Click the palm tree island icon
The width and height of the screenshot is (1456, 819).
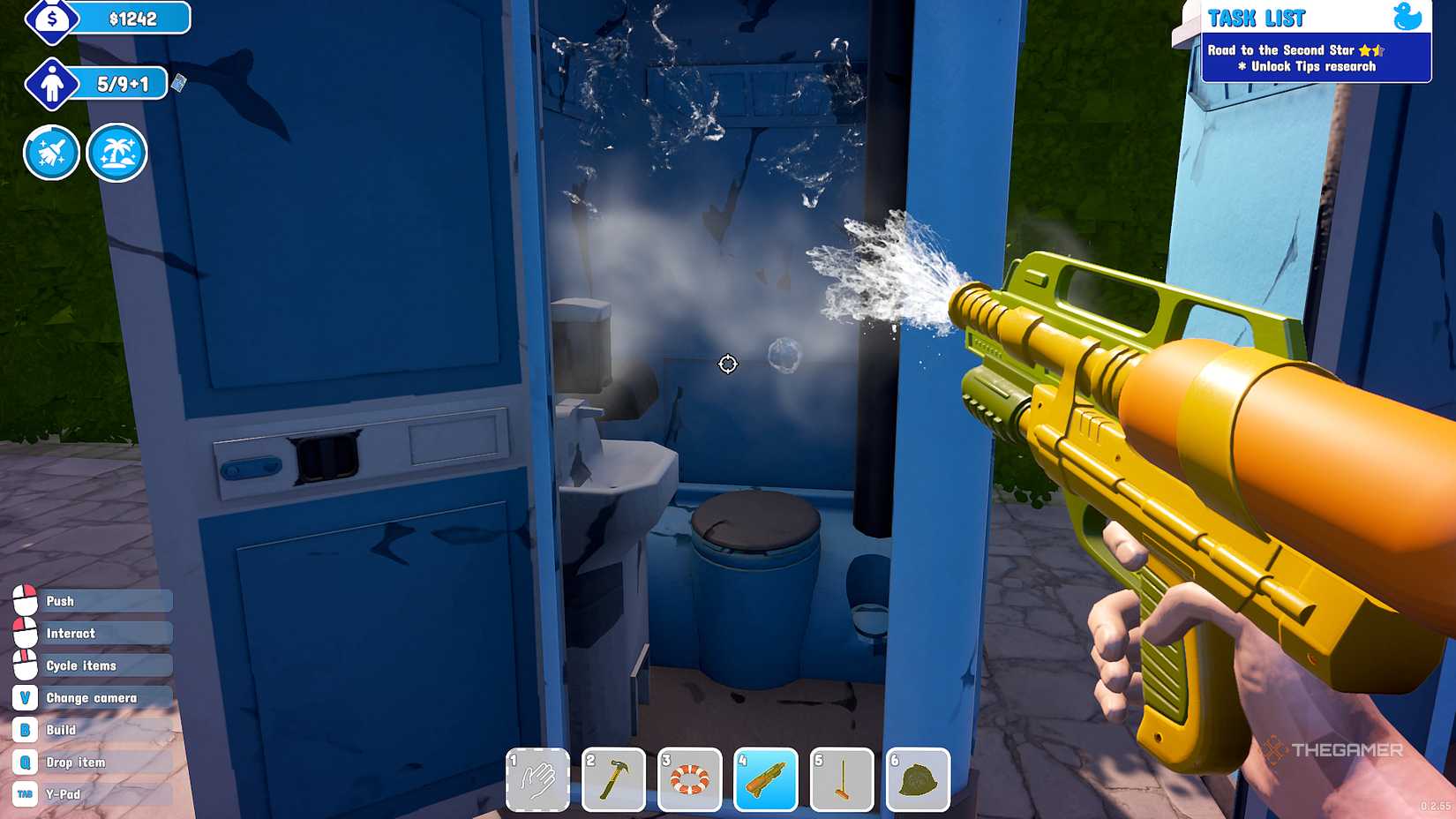(x=117, y=152)
